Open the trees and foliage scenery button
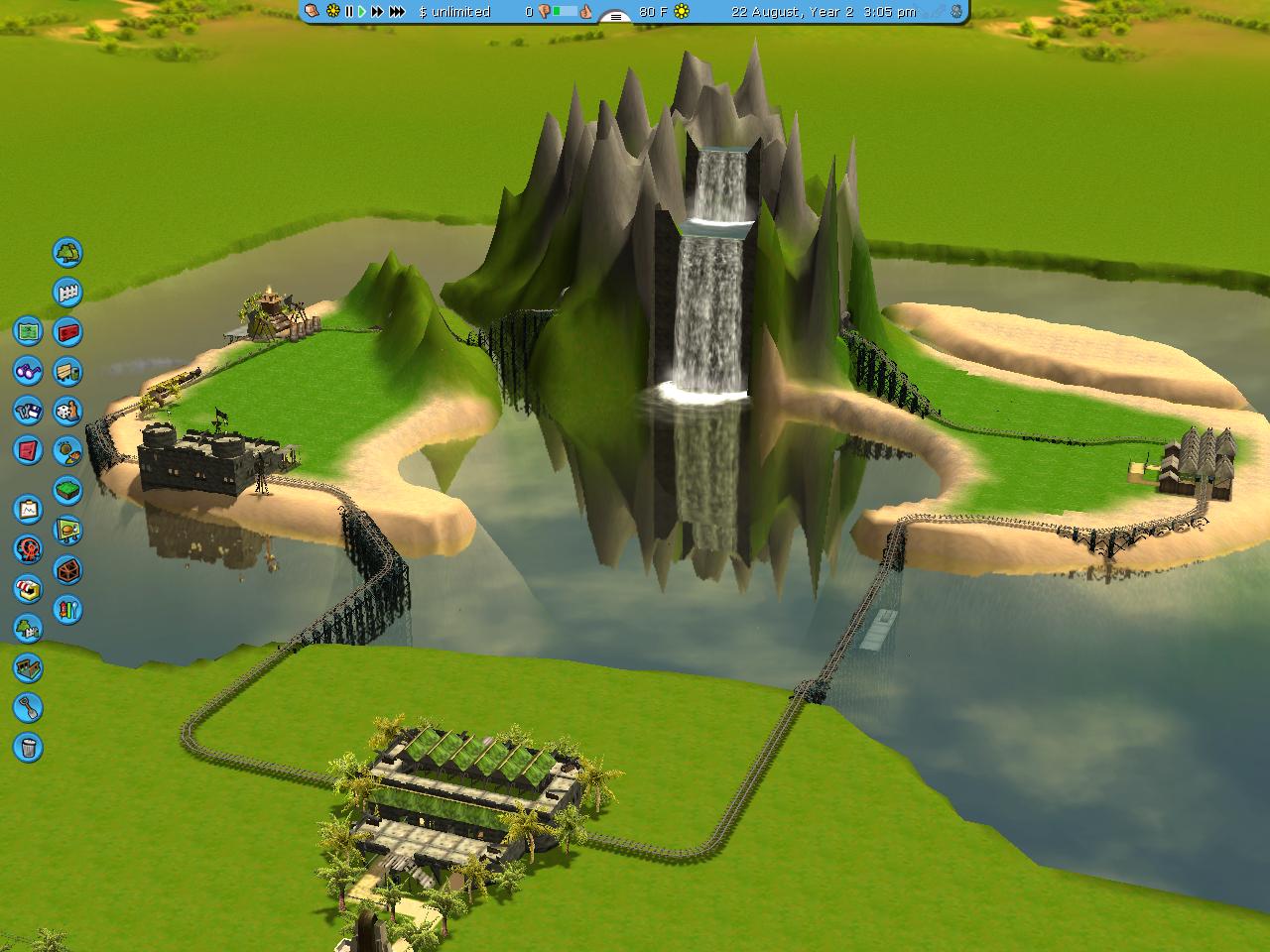 [67, 253]
